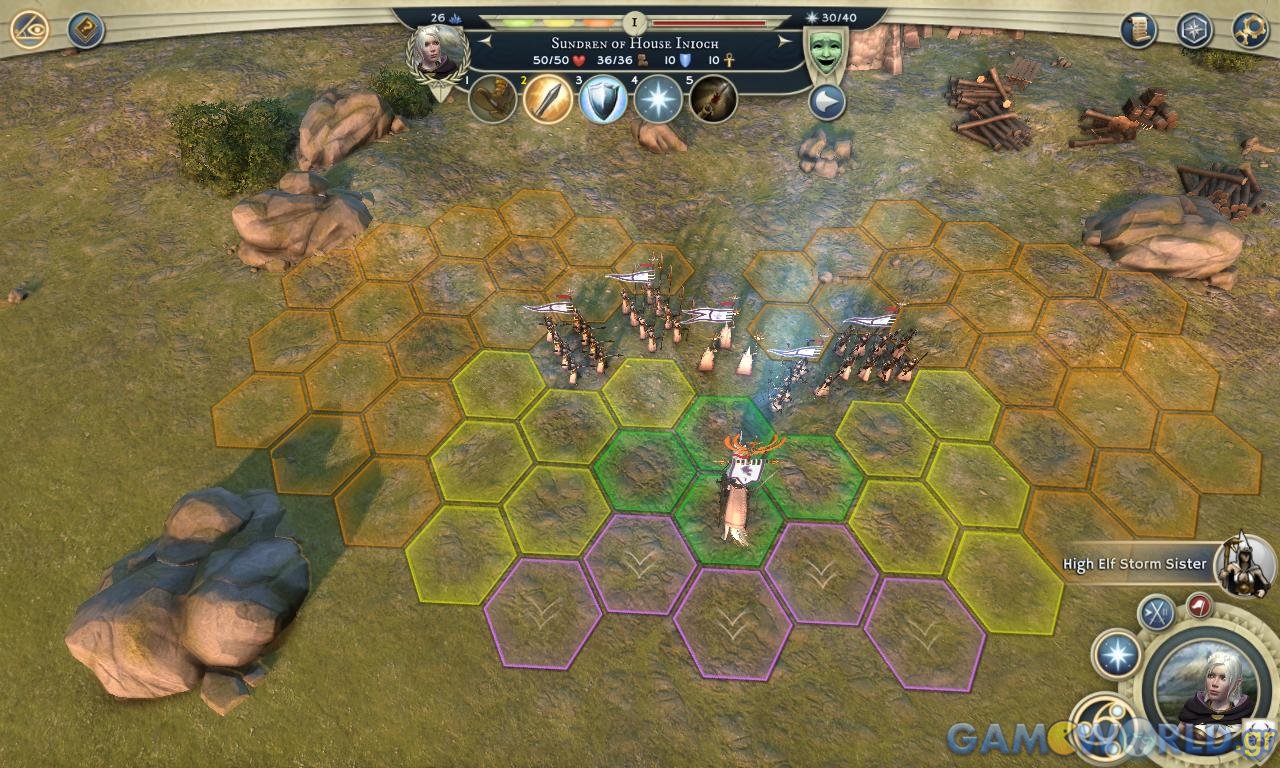Open the white star spell button near the leader portrait
The image size is (1280, 768).
click(1116, 655)
